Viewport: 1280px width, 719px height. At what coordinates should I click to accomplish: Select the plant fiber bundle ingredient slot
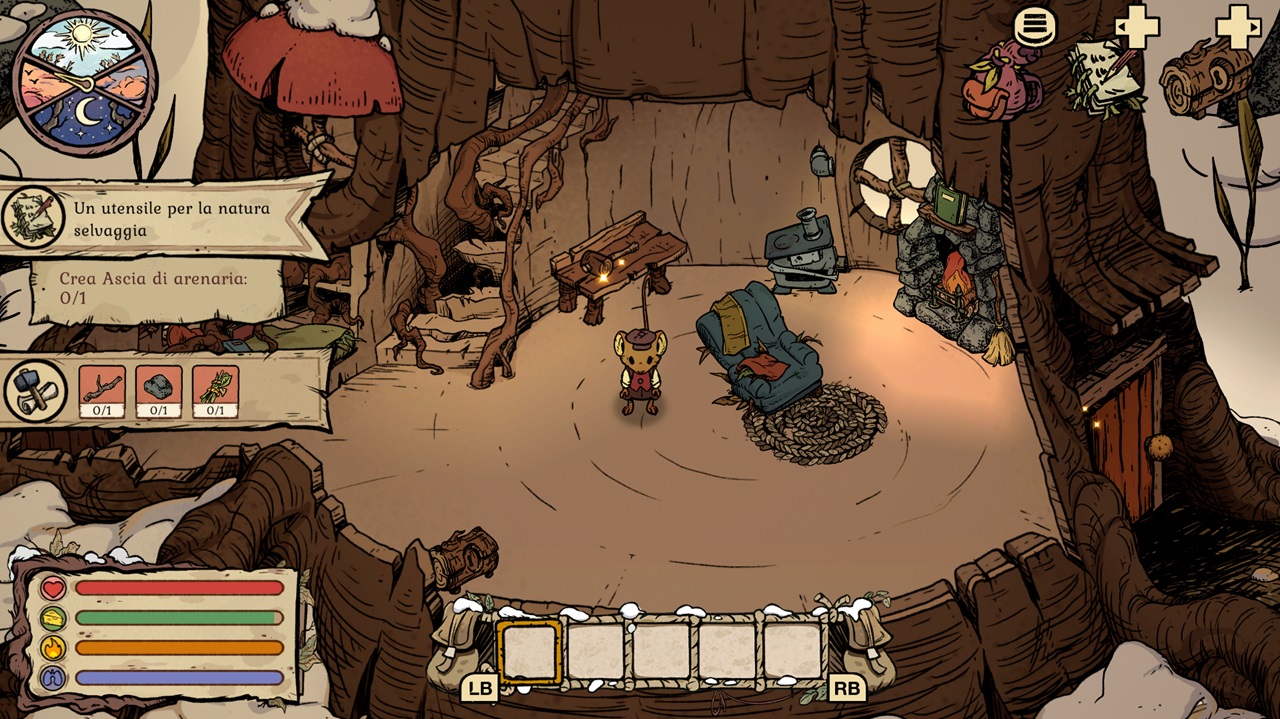pyautogui.click(x=215, y=391)
